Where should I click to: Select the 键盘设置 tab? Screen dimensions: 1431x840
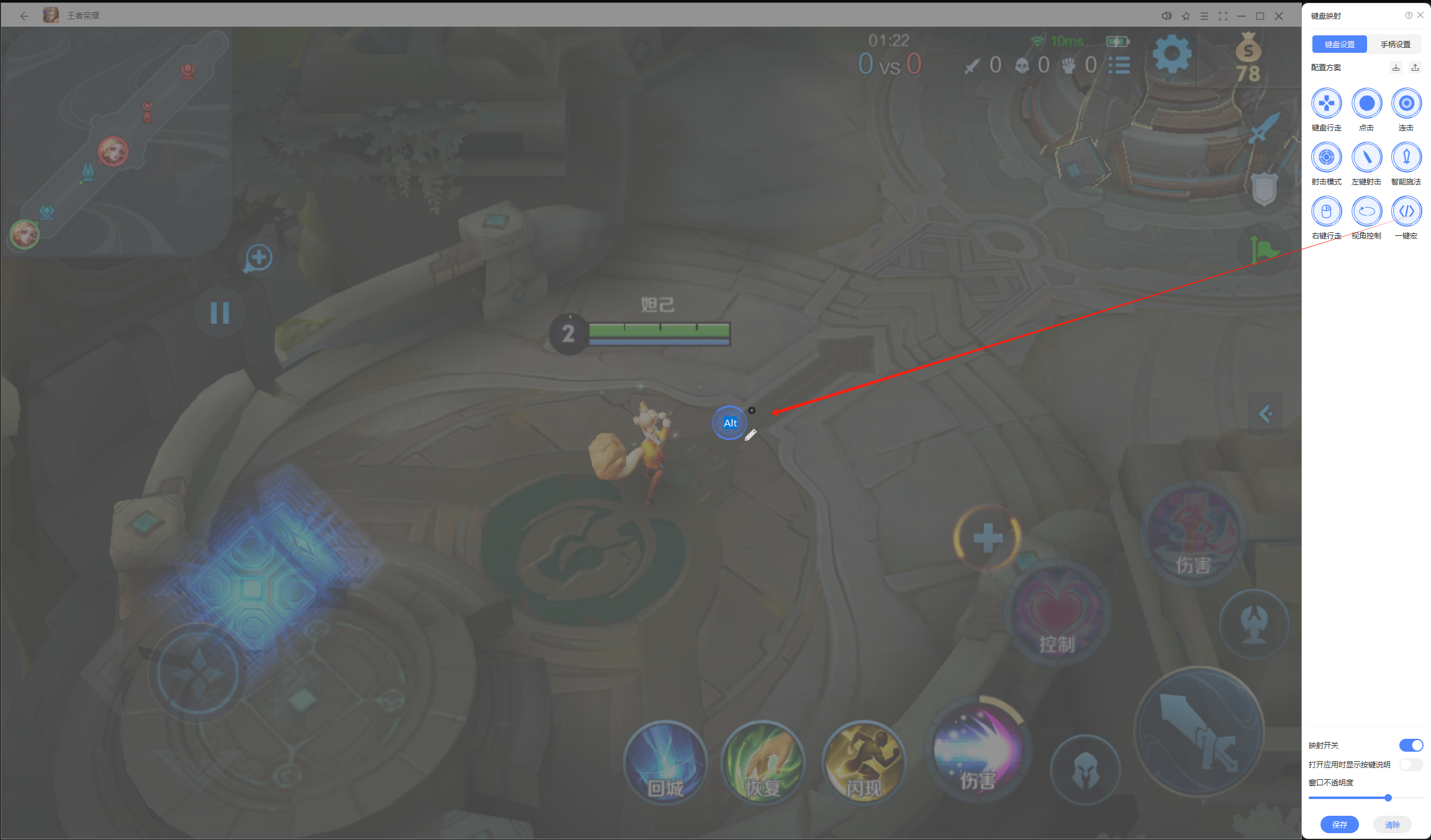click(1339, 44)
